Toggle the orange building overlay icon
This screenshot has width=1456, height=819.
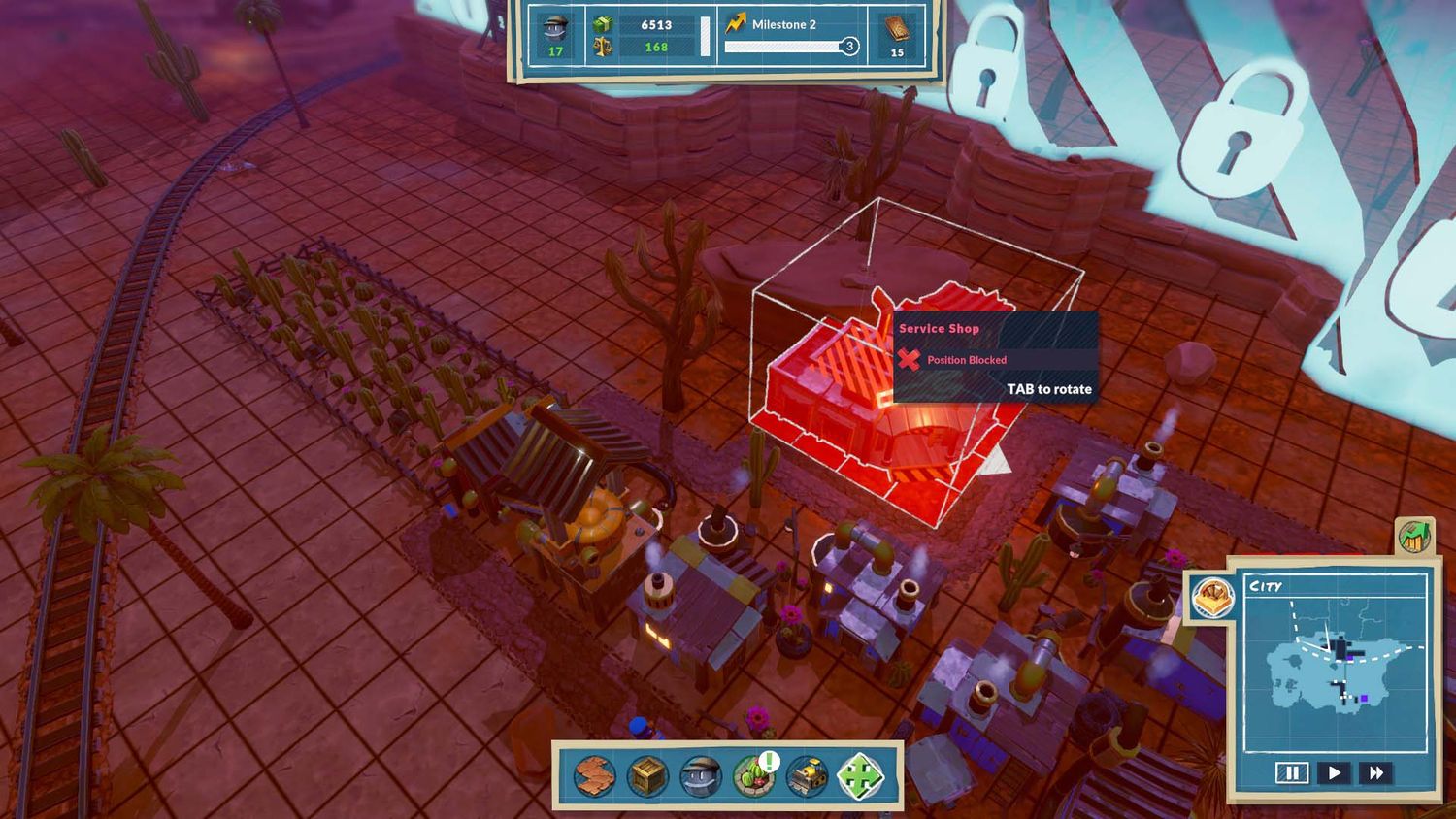1212,598
